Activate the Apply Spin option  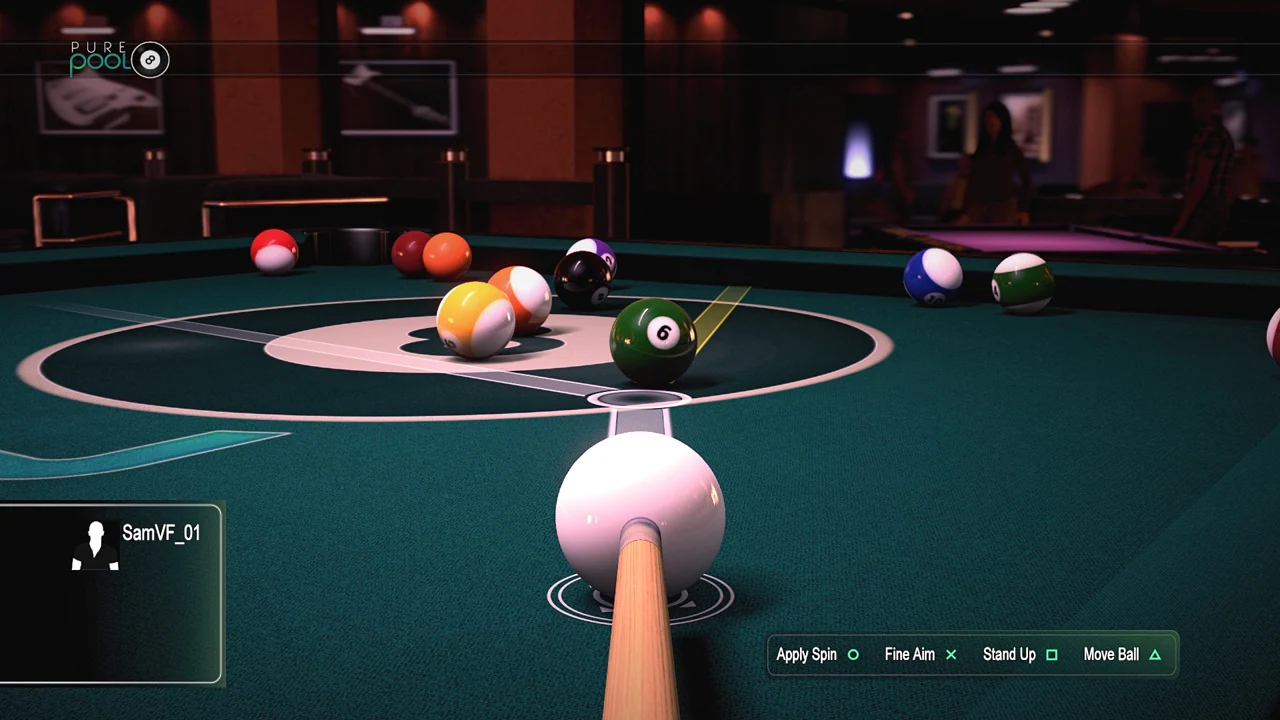[806, 654]
